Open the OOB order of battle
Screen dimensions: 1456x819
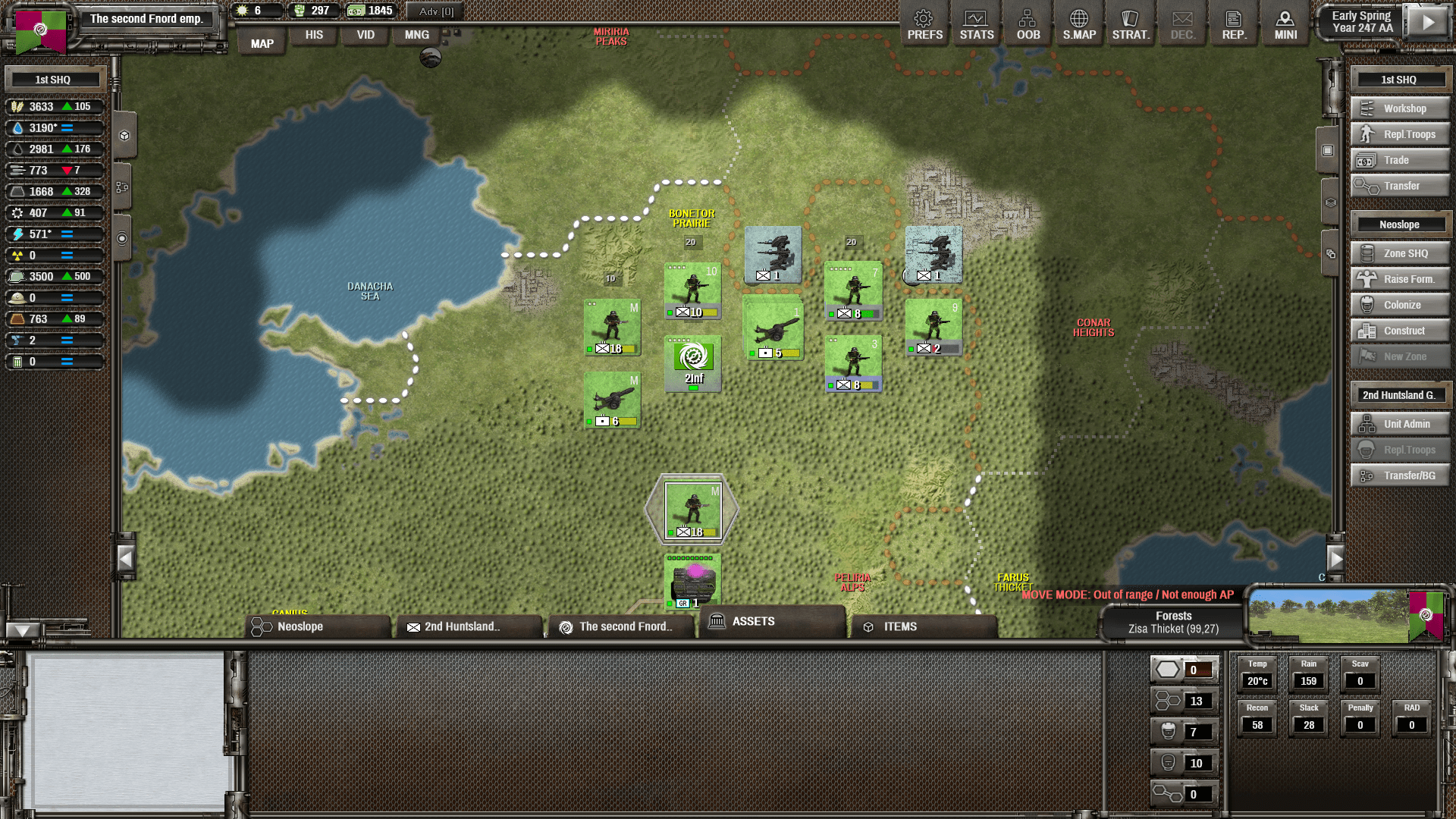coord(1028,25)
